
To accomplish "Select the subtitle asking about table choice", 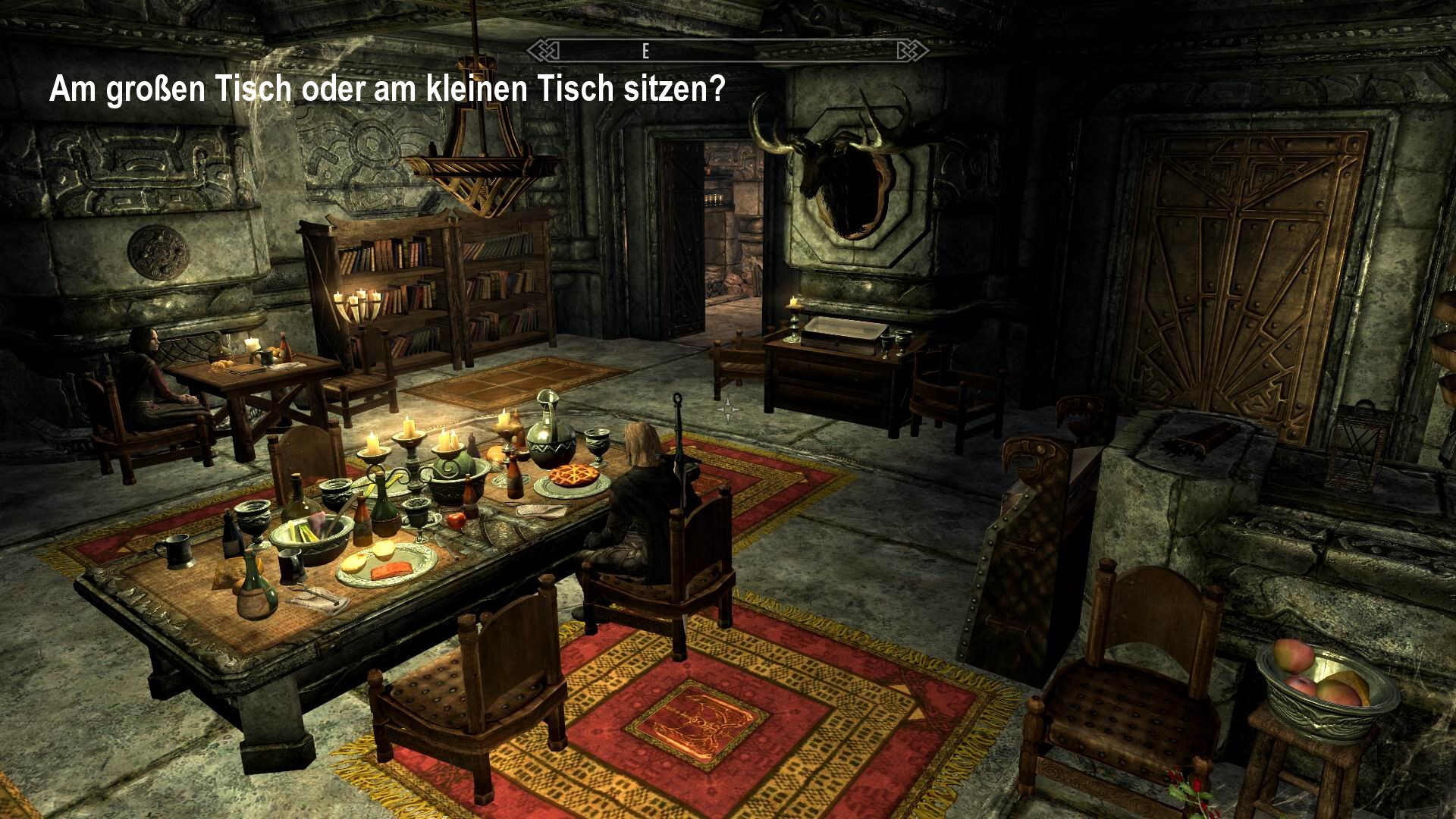I will 387,89.
